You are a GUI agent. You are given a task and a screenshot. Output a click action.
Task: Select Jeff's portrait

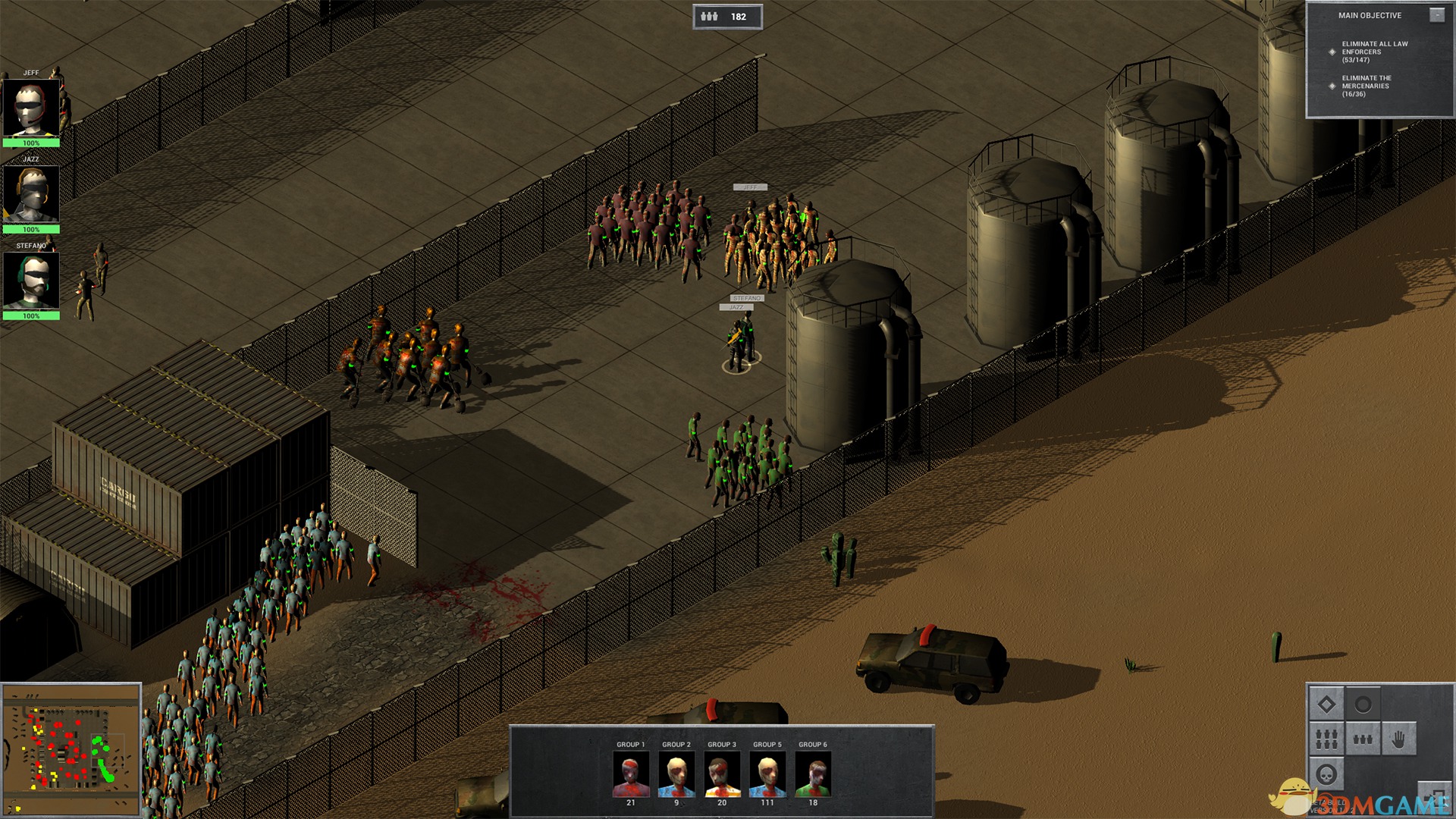click(x=31, y=108)
